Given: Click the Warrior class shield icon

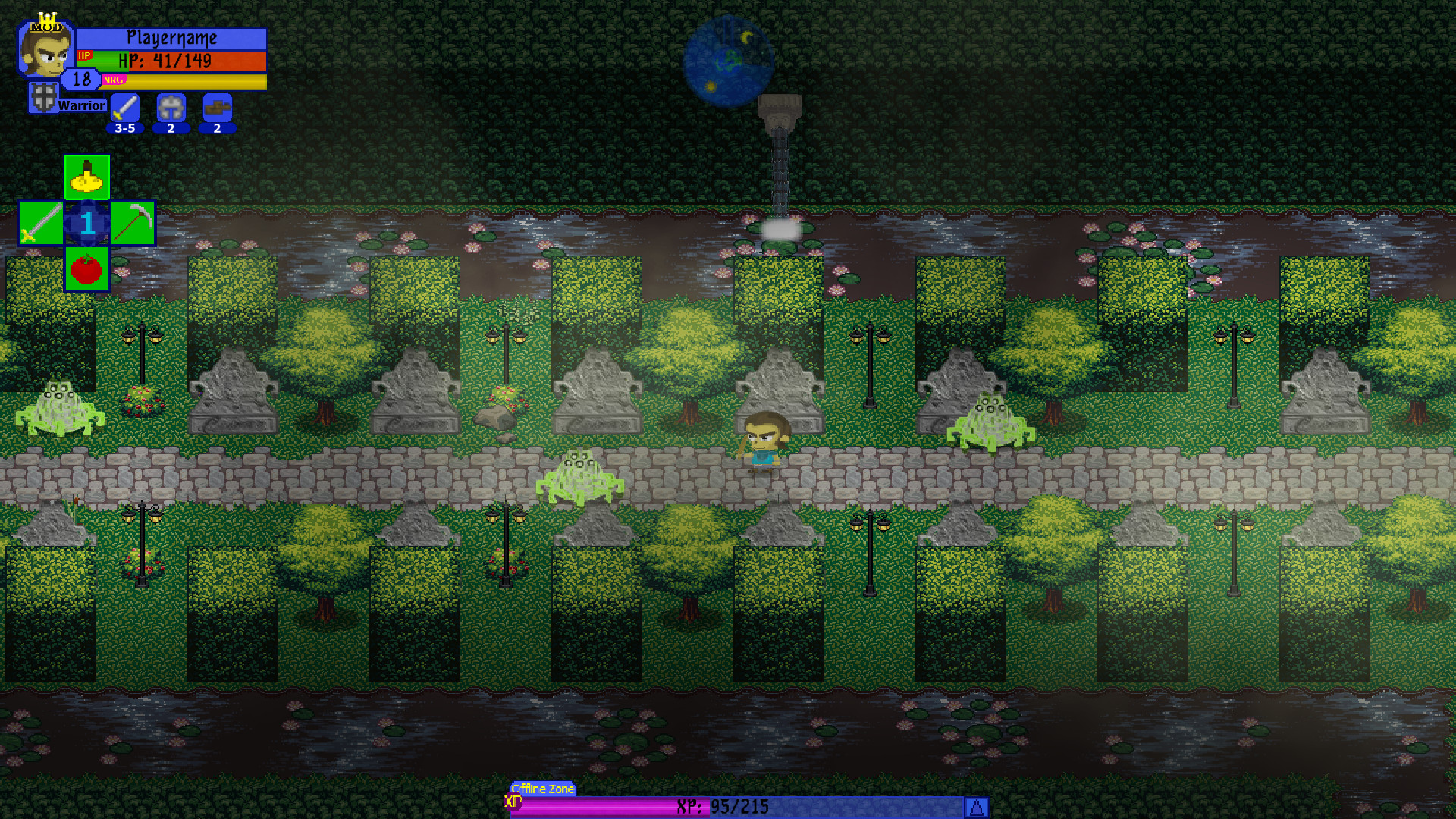Looking at the screenshot, I should click(x=43, y=97).
